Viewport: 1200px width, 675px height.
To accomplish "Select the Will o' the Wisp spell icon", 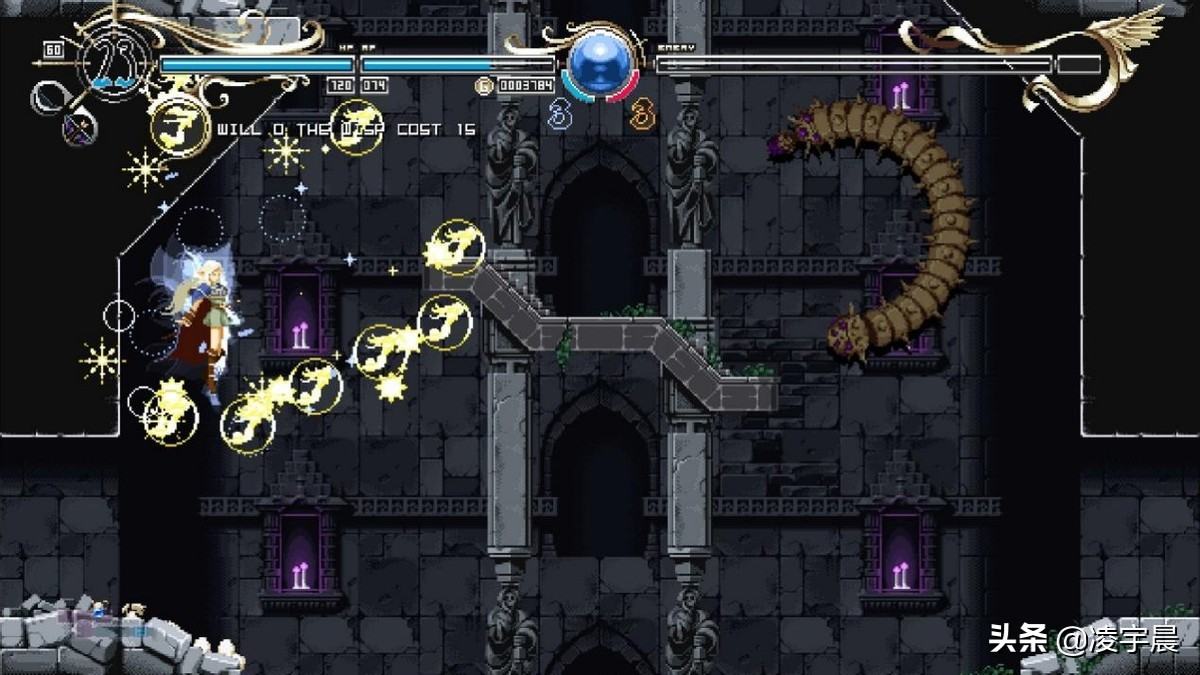I will pos(180,127).
